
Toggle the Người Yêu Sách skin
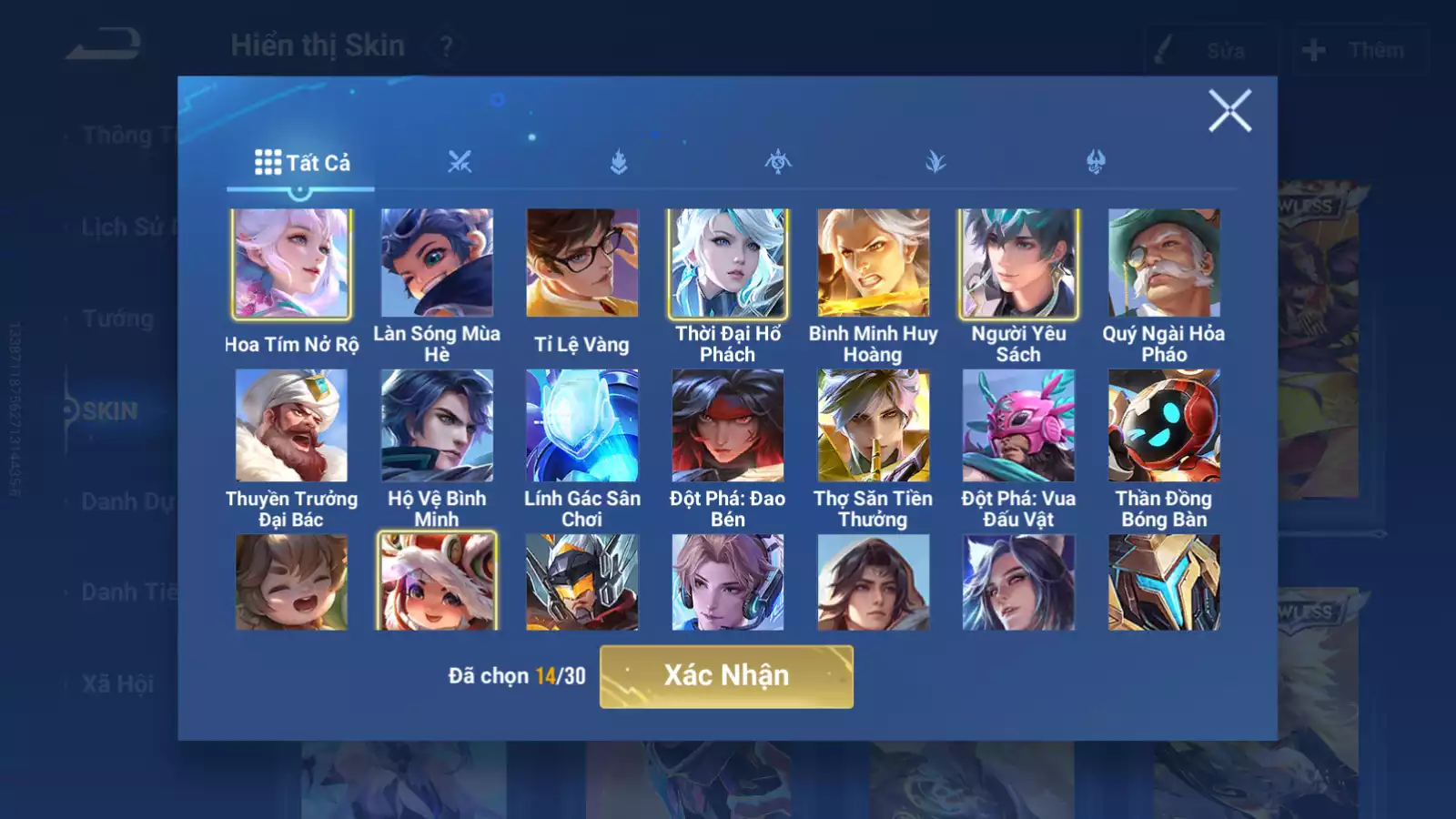point(1018,264)
